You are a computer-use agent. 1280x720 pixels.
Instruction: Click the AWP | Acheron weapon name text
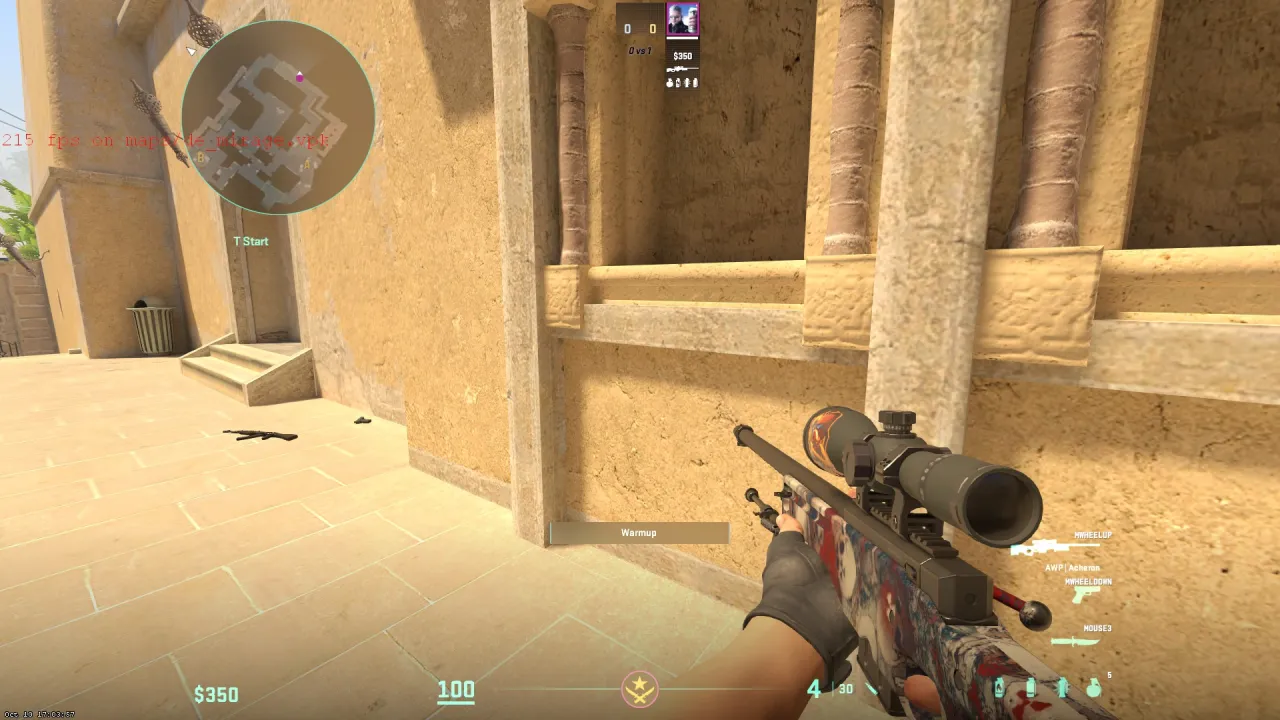pos(1072,568)
